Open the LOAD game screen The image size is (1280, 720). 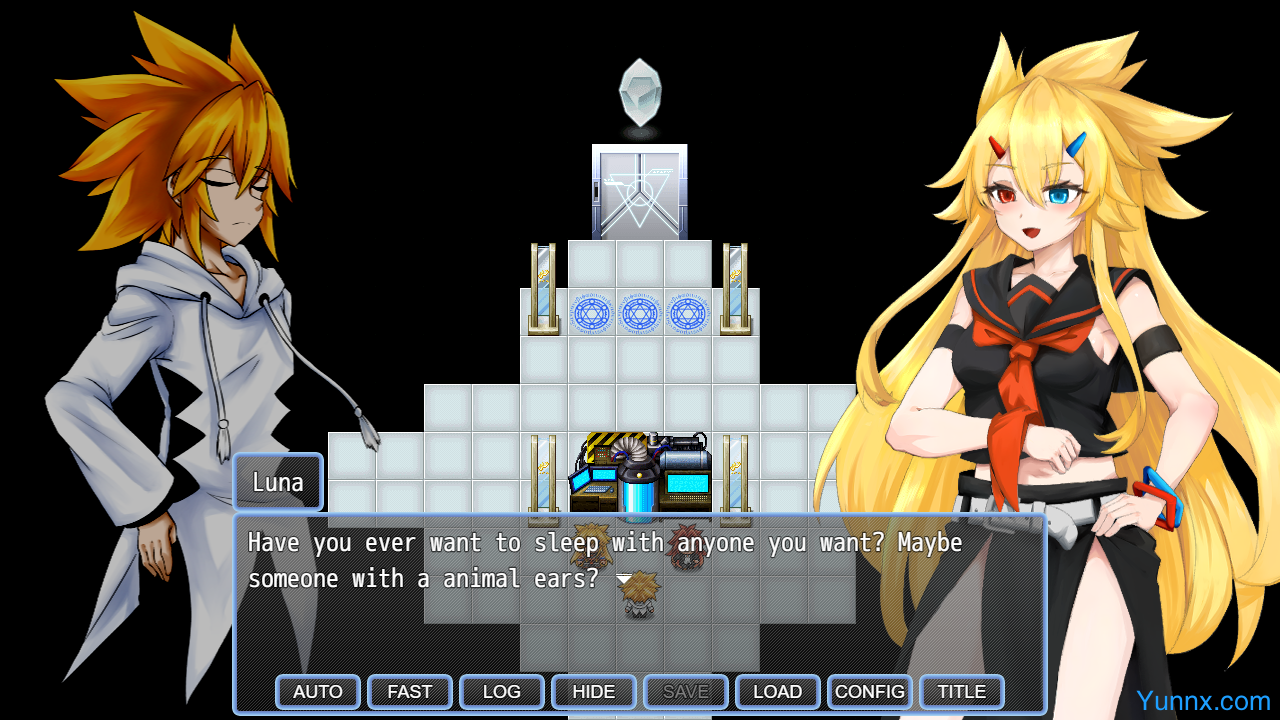[778, 692]
